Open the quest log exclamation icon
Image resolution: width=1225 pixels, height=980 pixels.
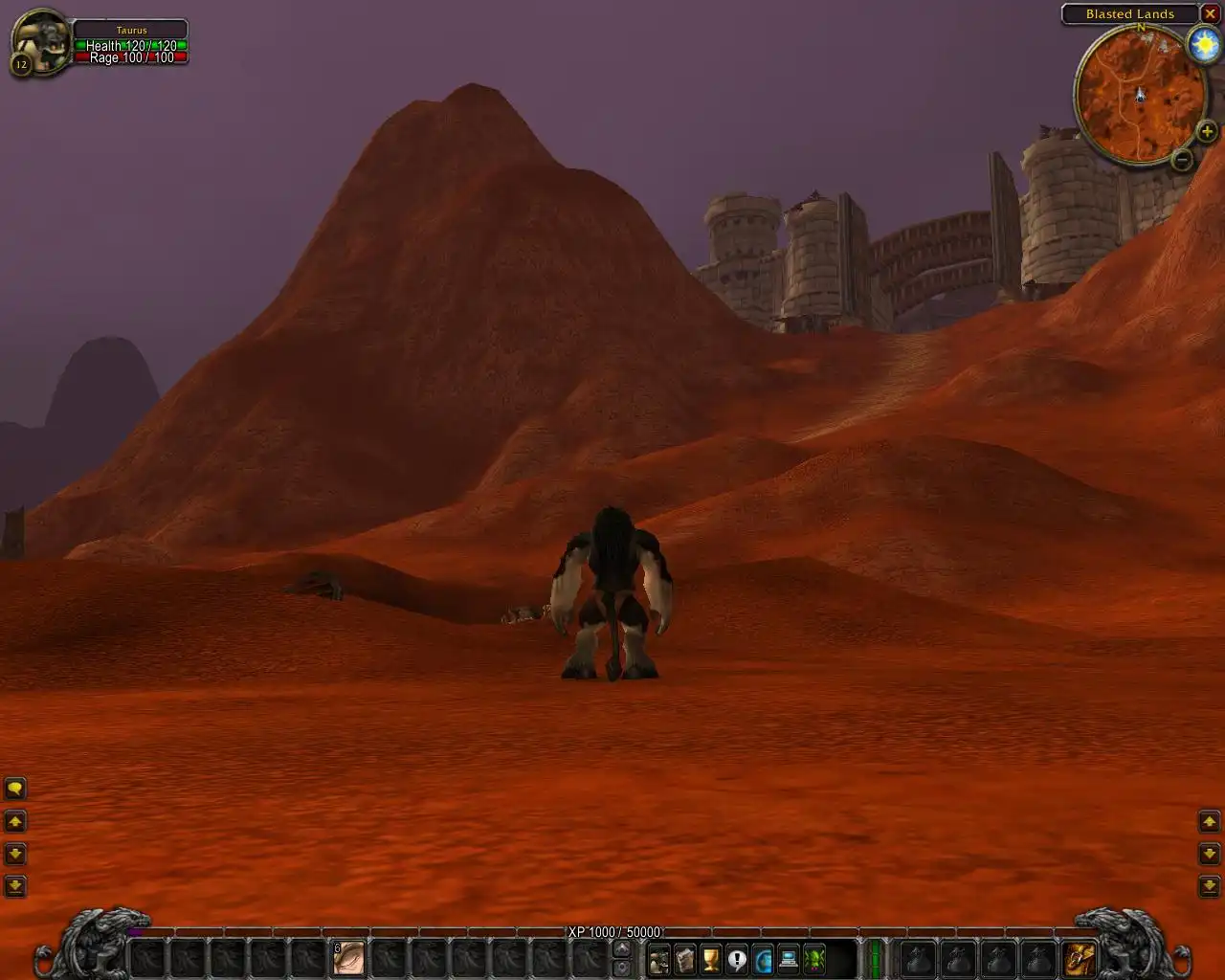click(737, 958)
